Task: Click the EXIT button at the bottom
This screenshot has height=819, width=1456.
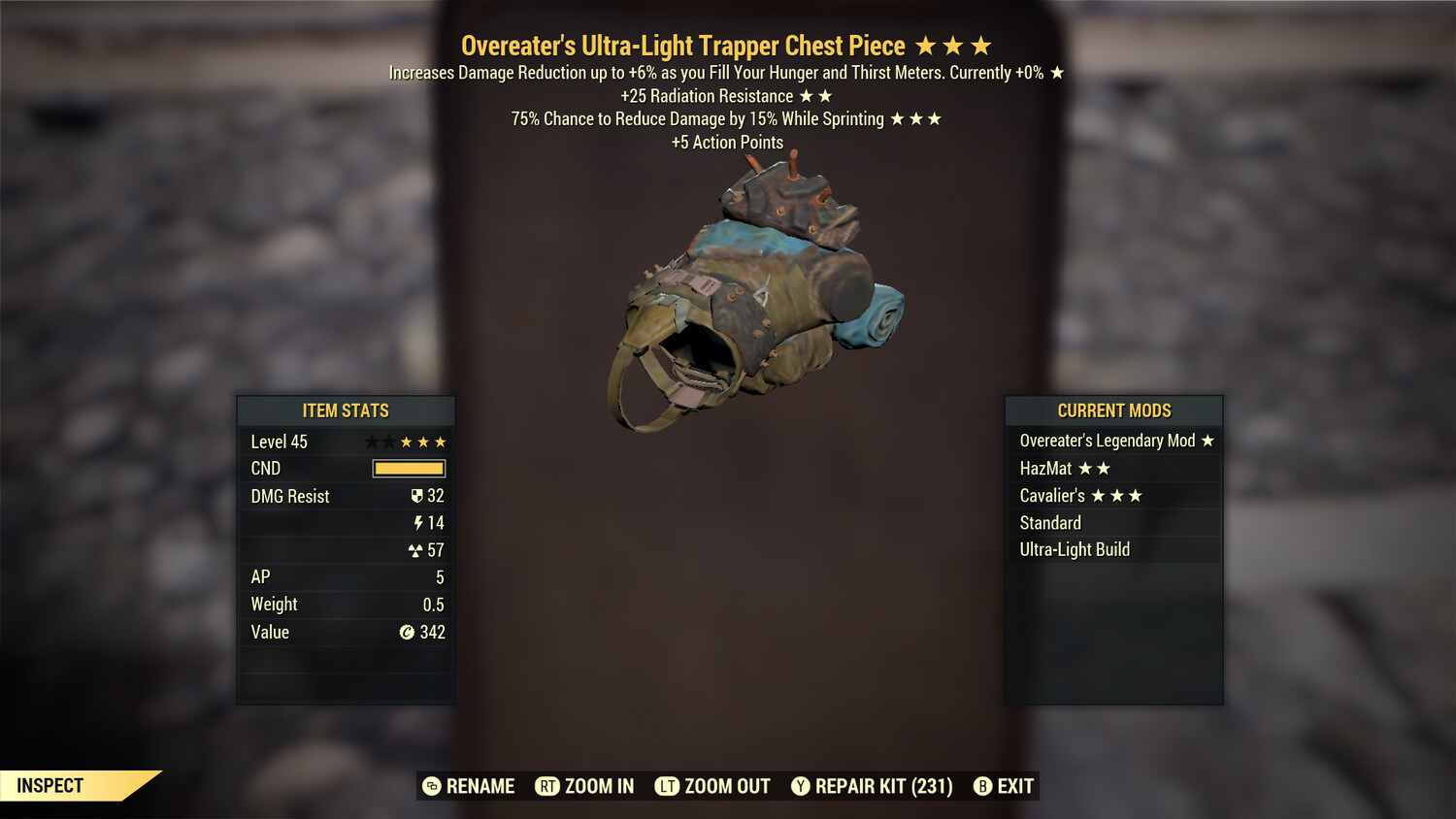Action: coord(1012,786)
